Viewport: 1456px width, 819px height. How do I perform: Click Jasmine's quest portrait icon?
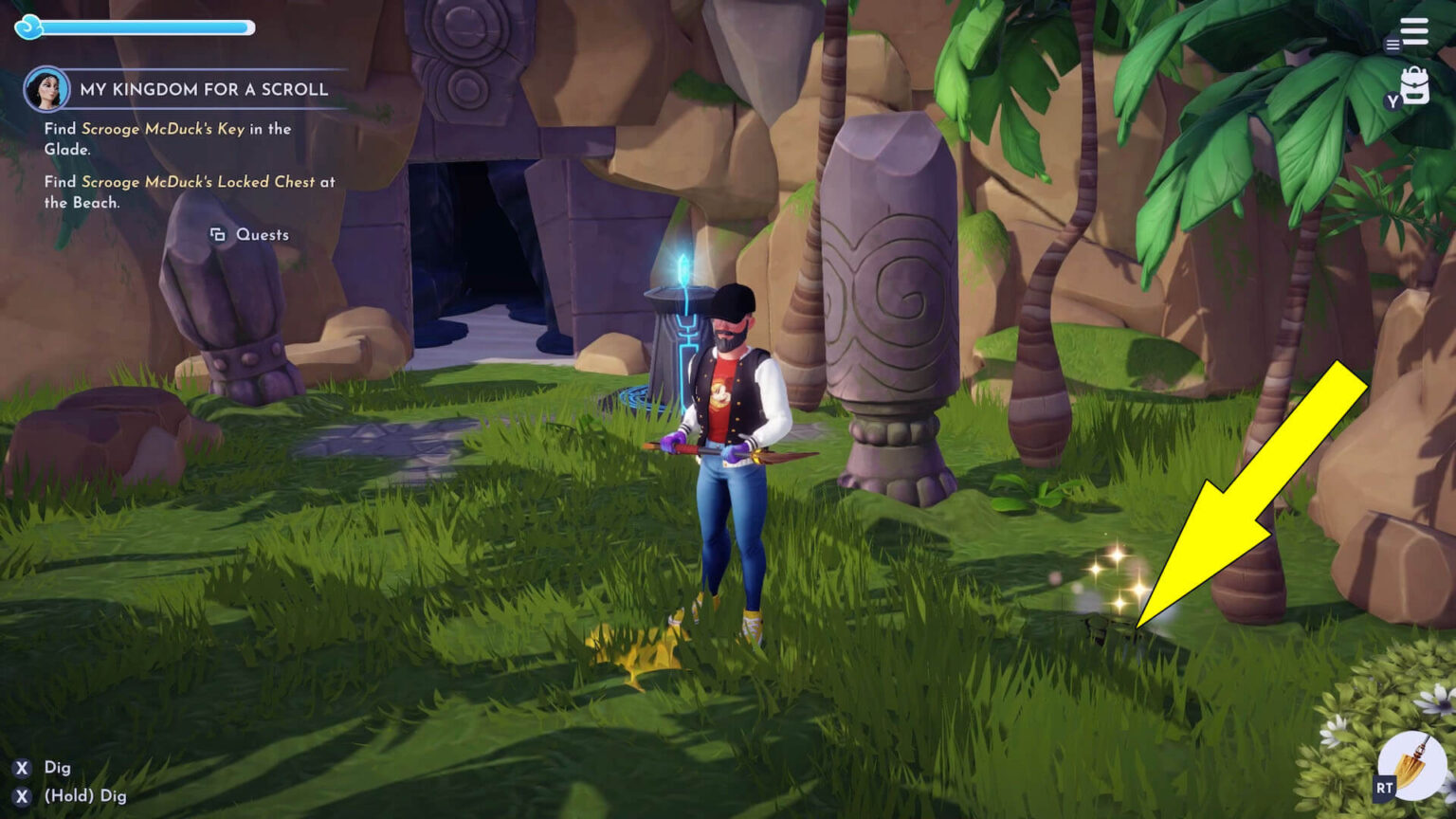(46, 90)
